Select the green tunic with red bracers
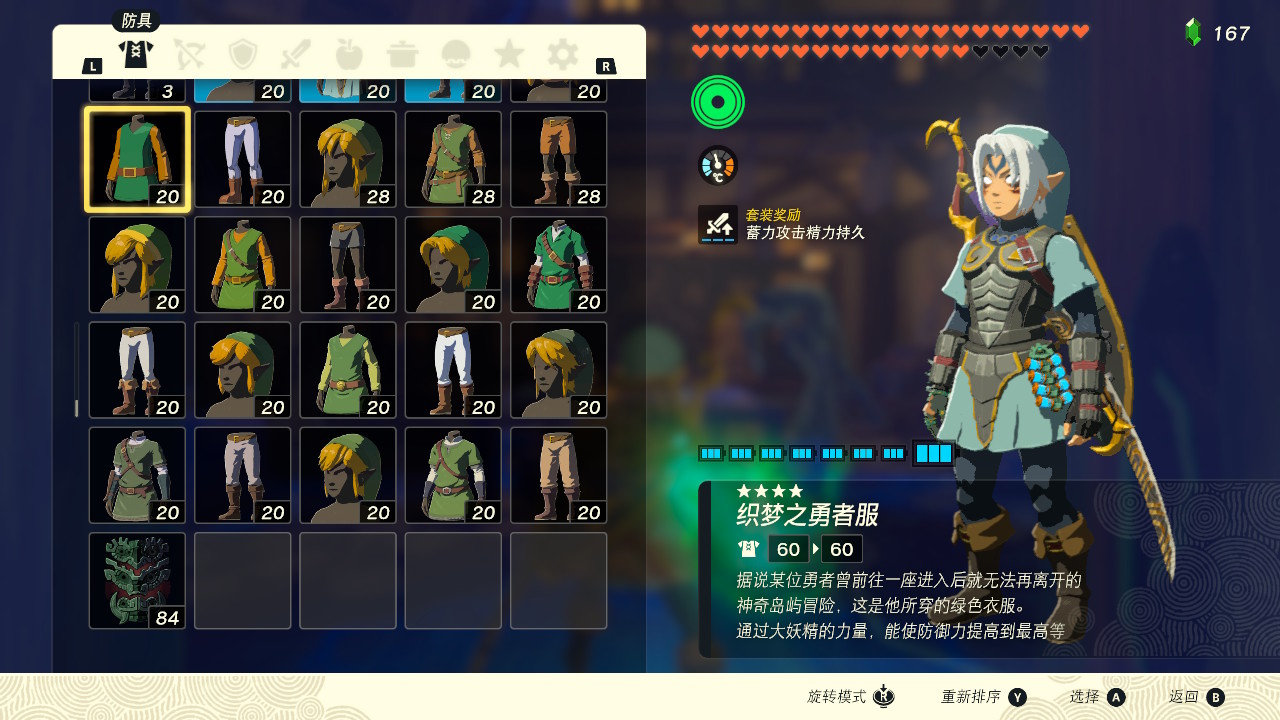The image size is (1280, 720). [558, 265]
